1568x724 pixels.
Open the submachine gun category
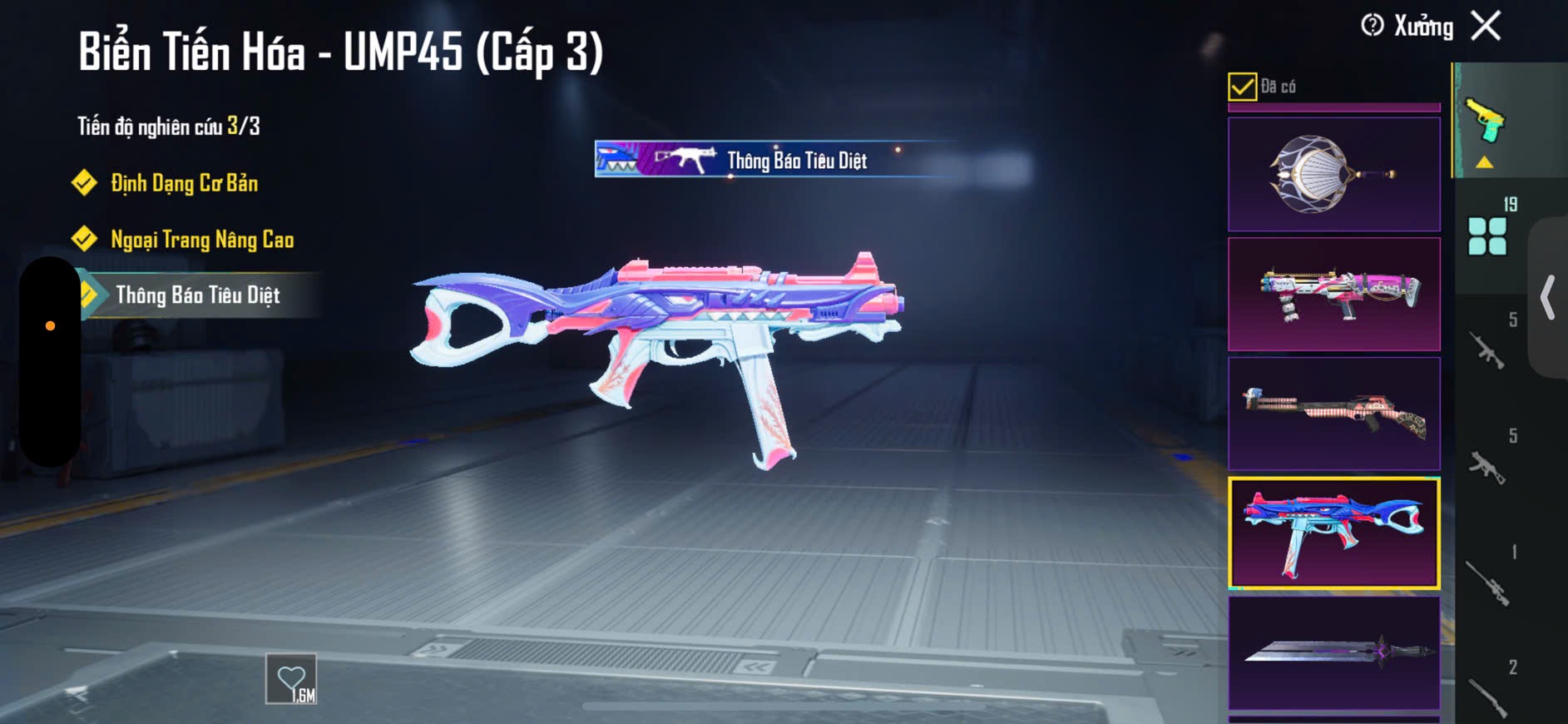pyautogui.click(x=1488, y=466)
